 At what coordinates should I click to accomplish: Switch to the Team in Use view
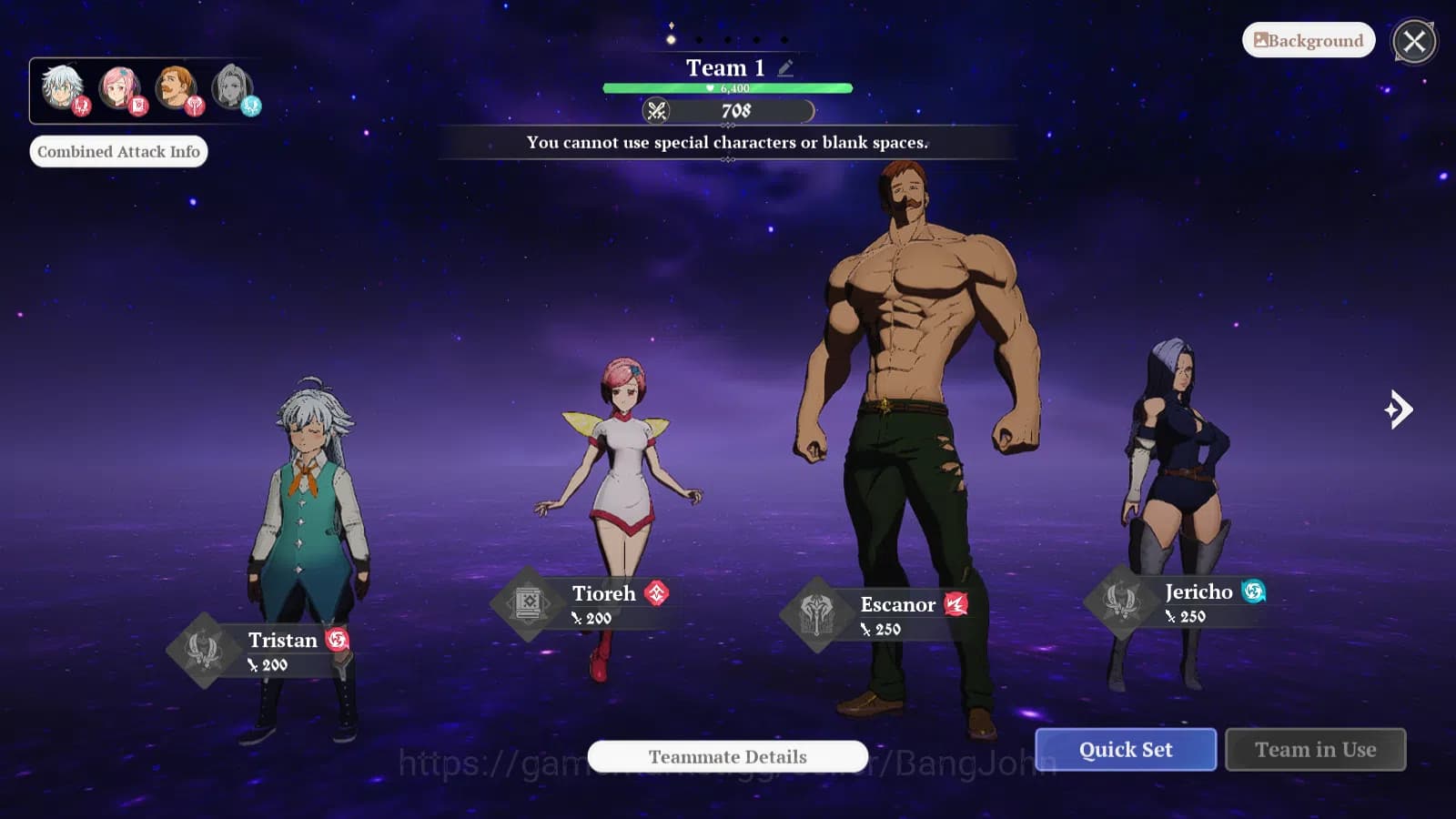1315,749
